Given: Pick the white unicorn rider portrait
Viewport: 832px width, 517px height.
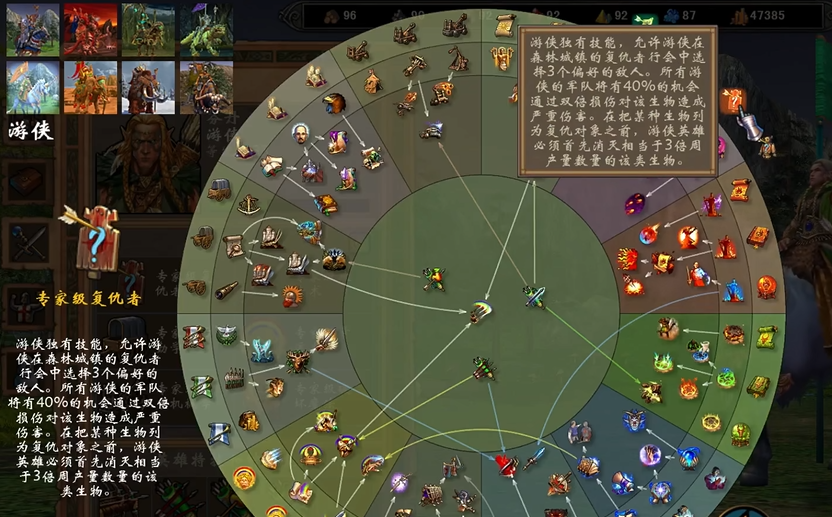Looking at the screenshot, I should click(33, 87).
